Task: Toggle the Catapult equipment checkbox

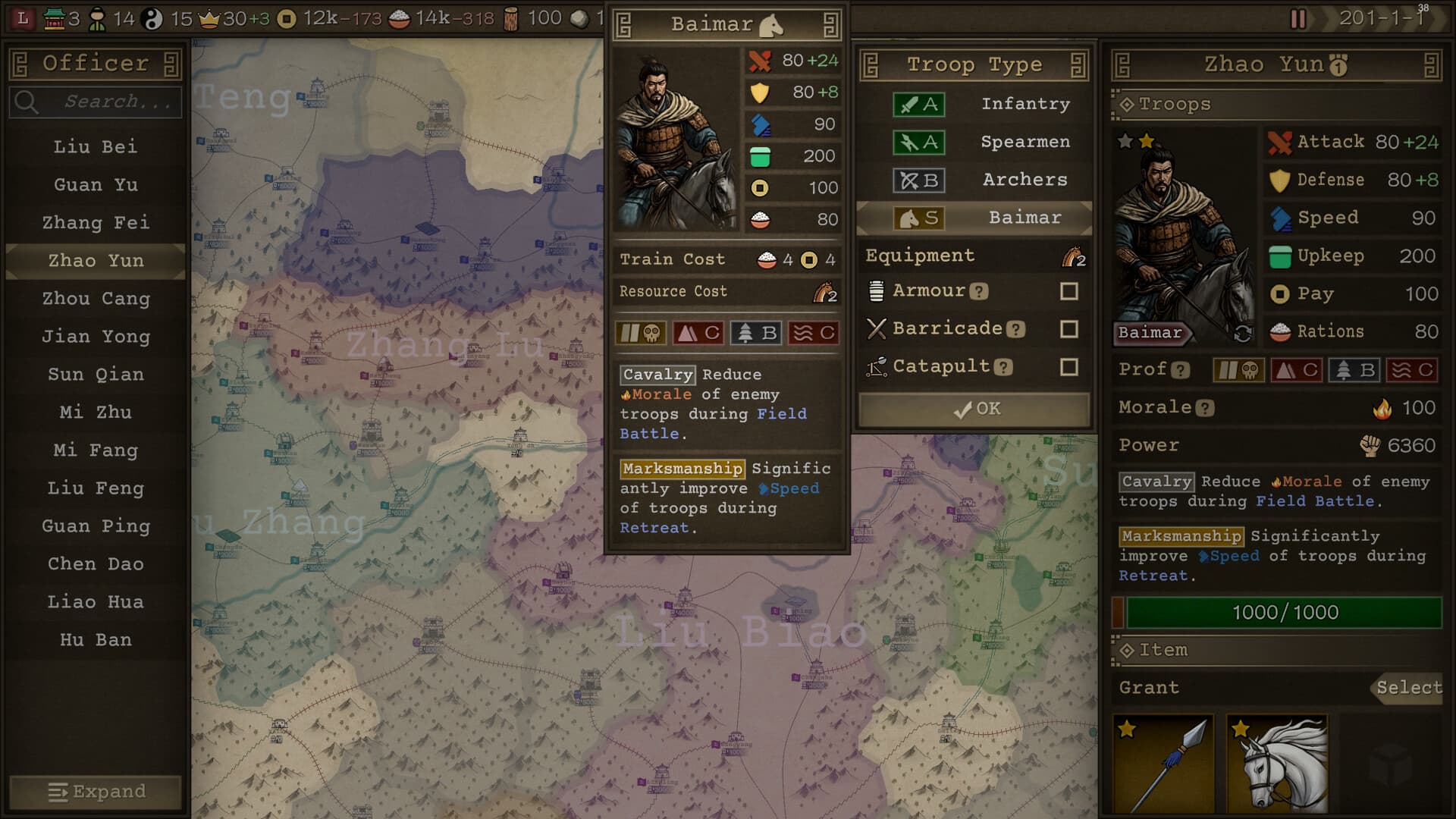Action: click(x=1068, y=367)
